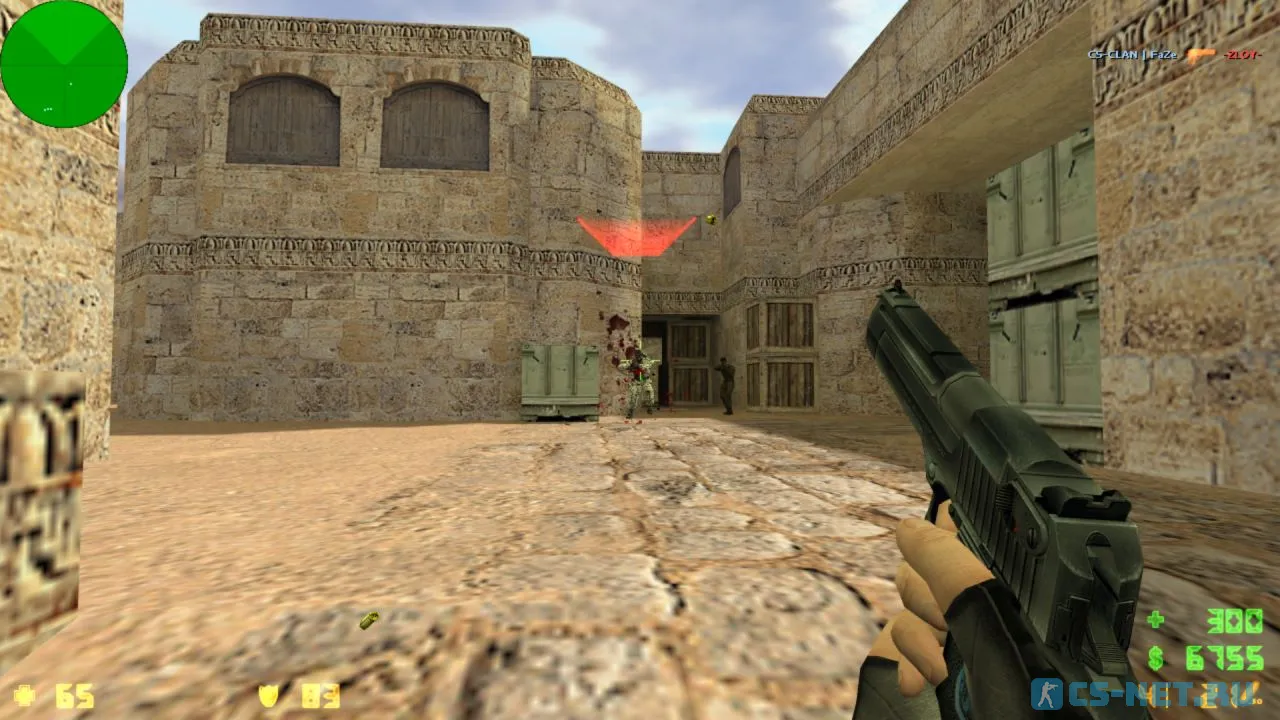The width and height of the screenshot is (1280, 720).
Task: Click the victim name -ZLOT- in red
Action: pyautogui.click(x=1243, y=55)
